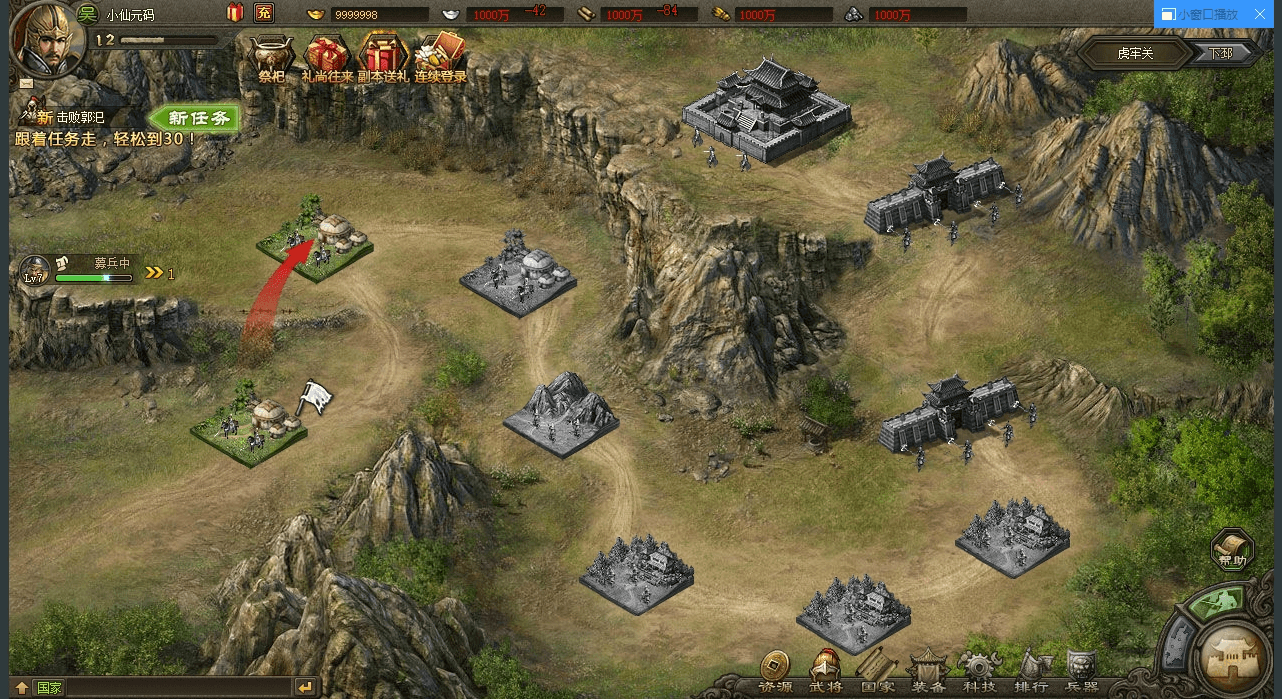
Task: Open the 击败郭汜 quest tracker
Action: point(70,117)
